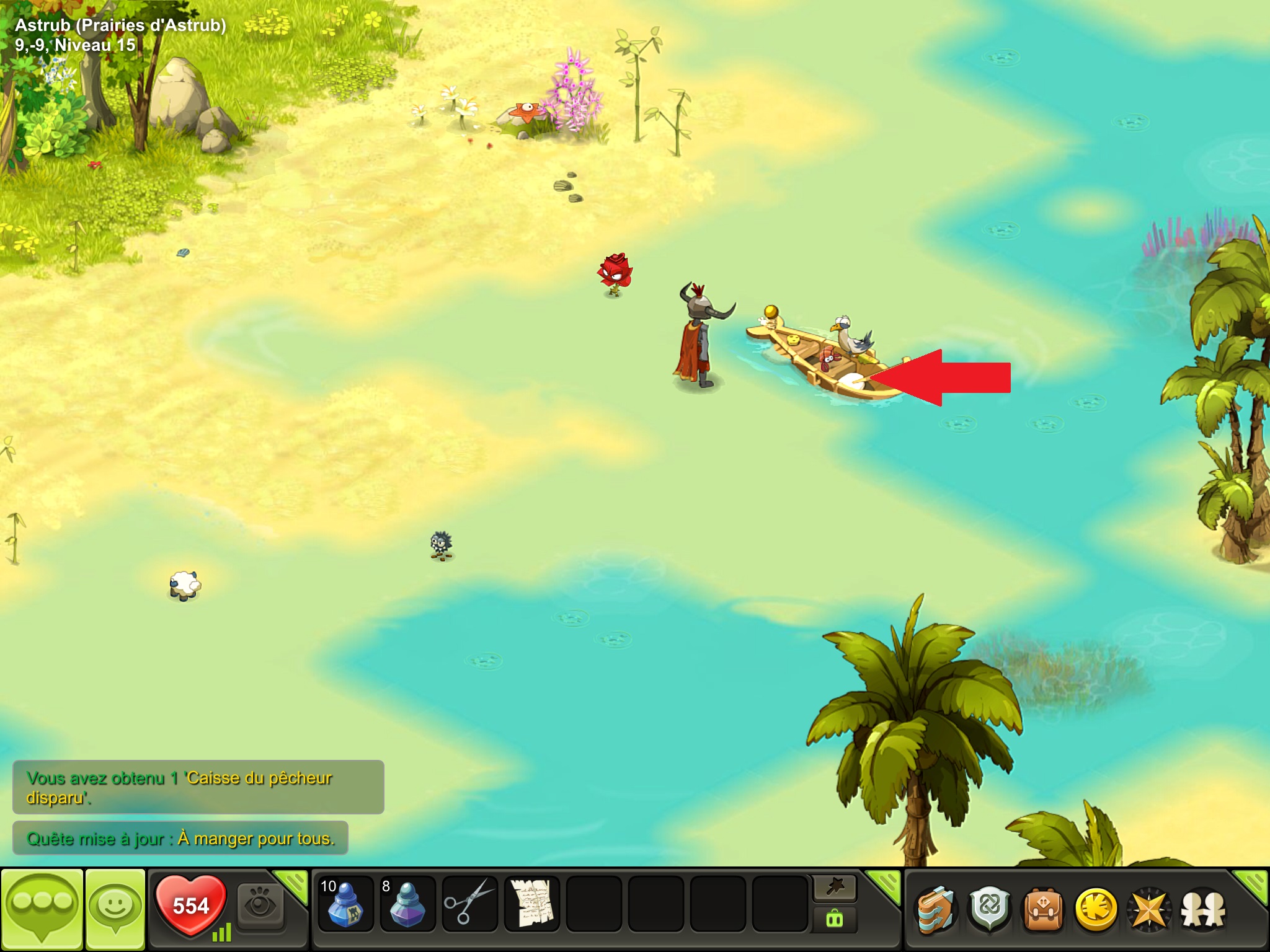
Task: Switch hotbar to the magic wand spells tab
Action: coord(835,889)
